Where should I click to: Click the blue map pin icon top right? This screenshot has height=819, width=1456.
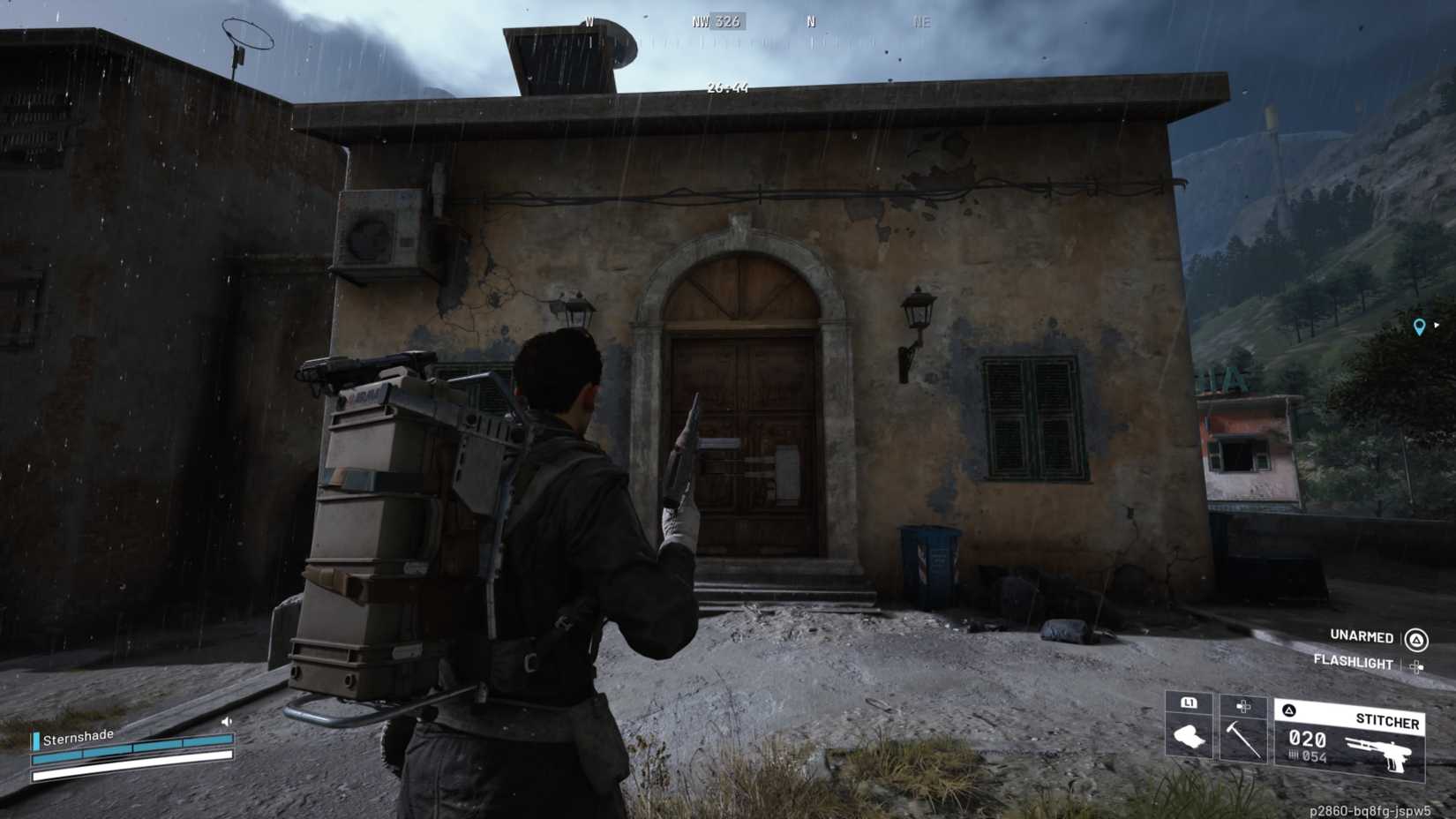point(1421,326)
